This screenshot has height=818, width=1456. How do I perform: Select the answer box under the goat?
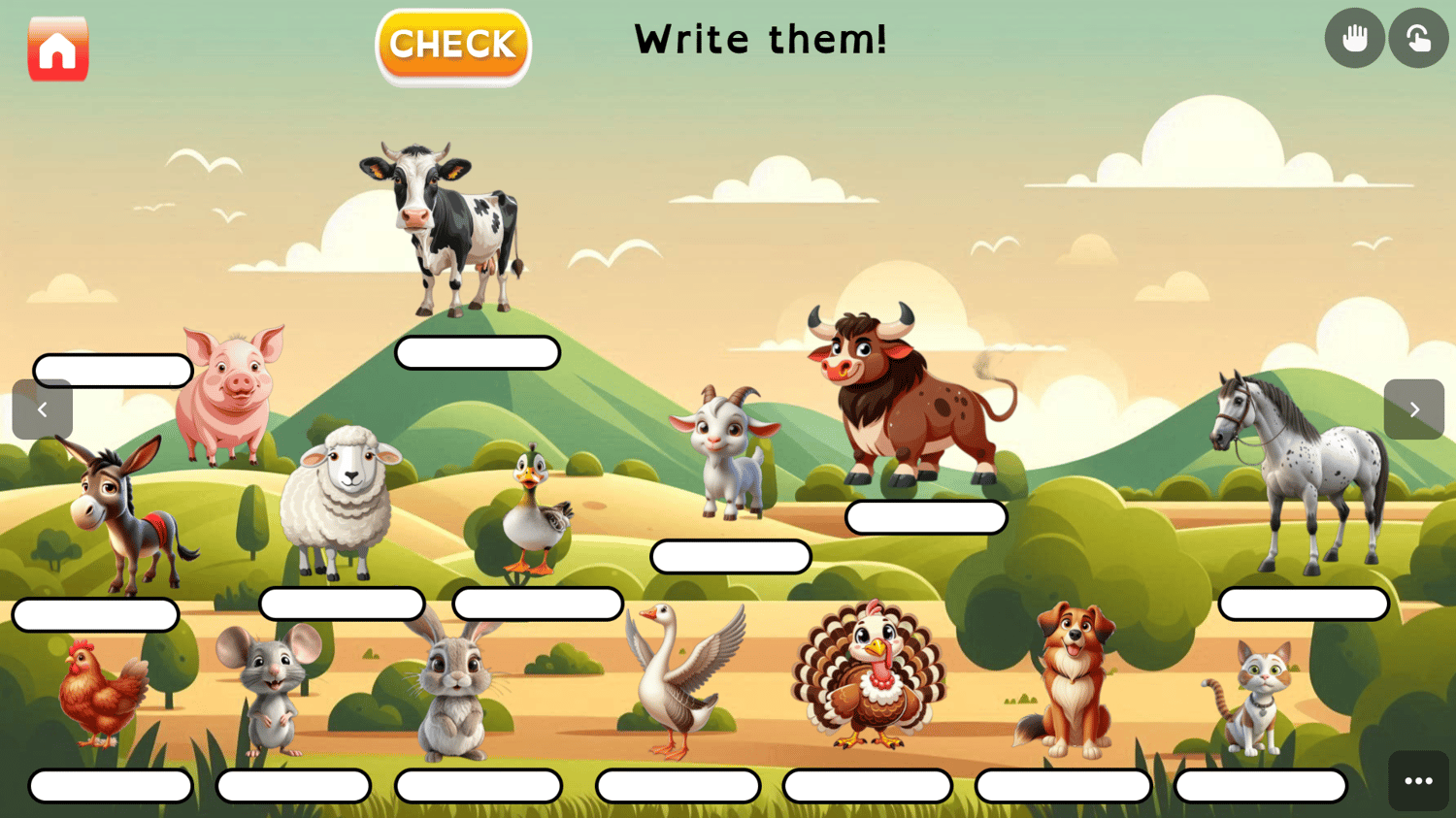click(x=731, y=557)
